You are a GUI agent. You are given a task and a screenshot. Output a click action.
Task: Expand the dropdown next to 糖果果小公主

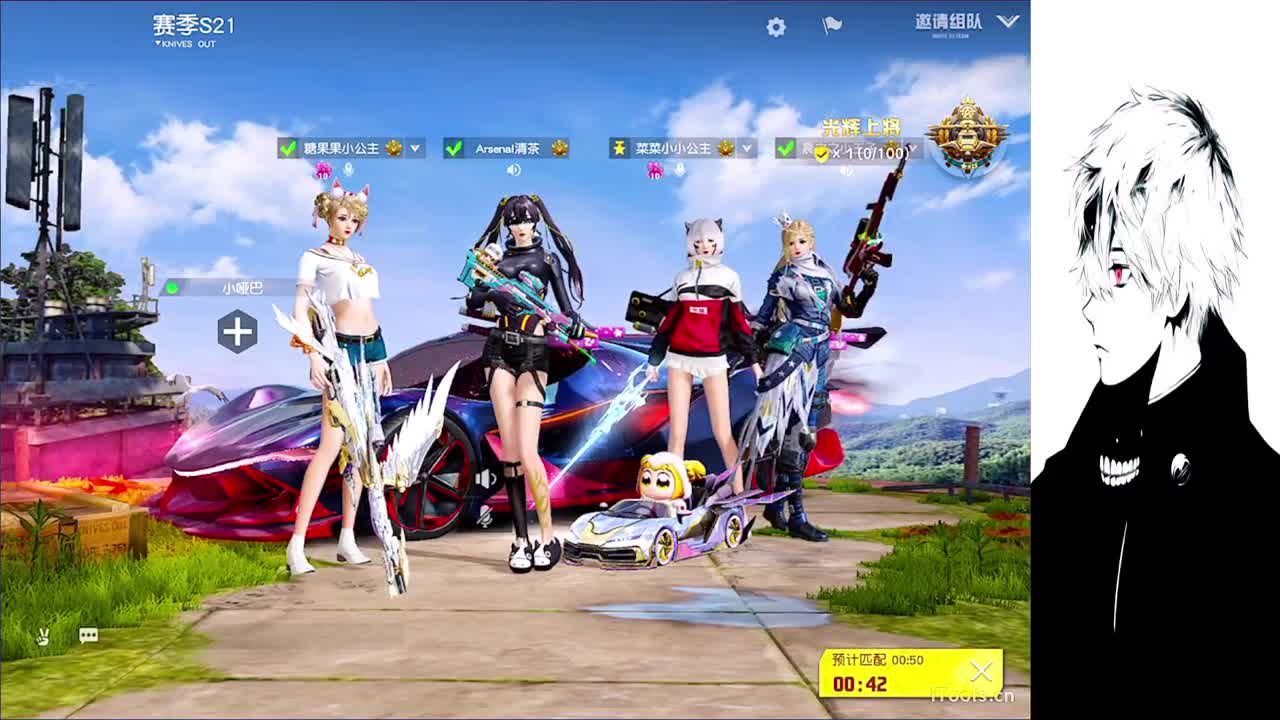(x=415, y=147)
